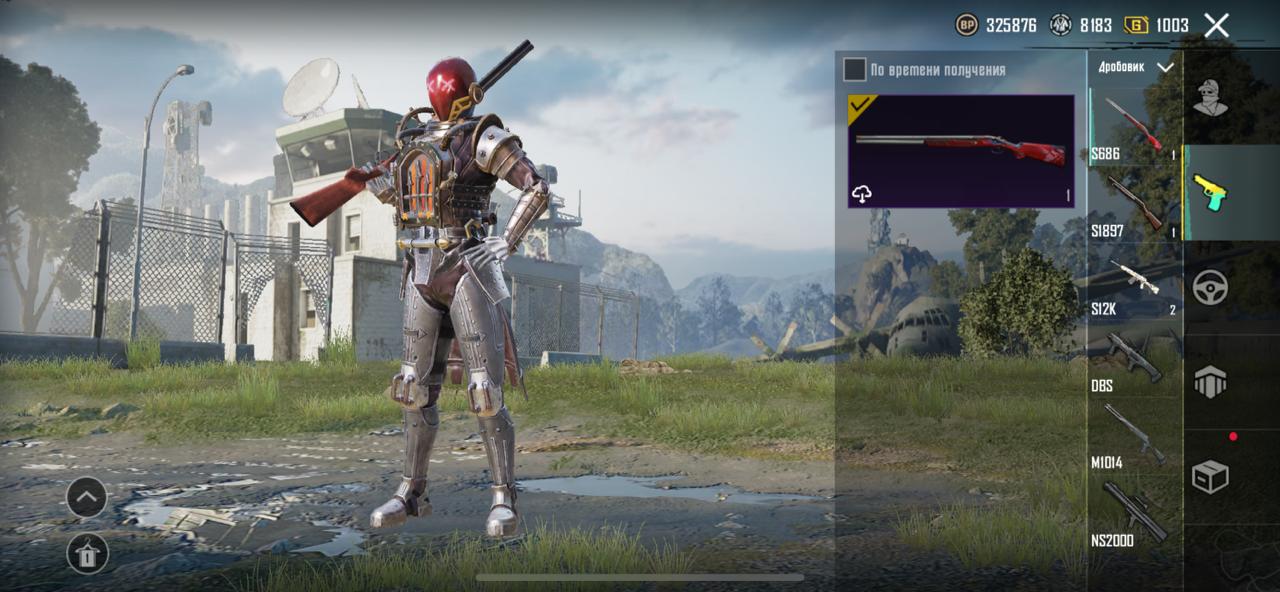Toggle the 'По времени получения' checkbox

click(x=854, y=69)
